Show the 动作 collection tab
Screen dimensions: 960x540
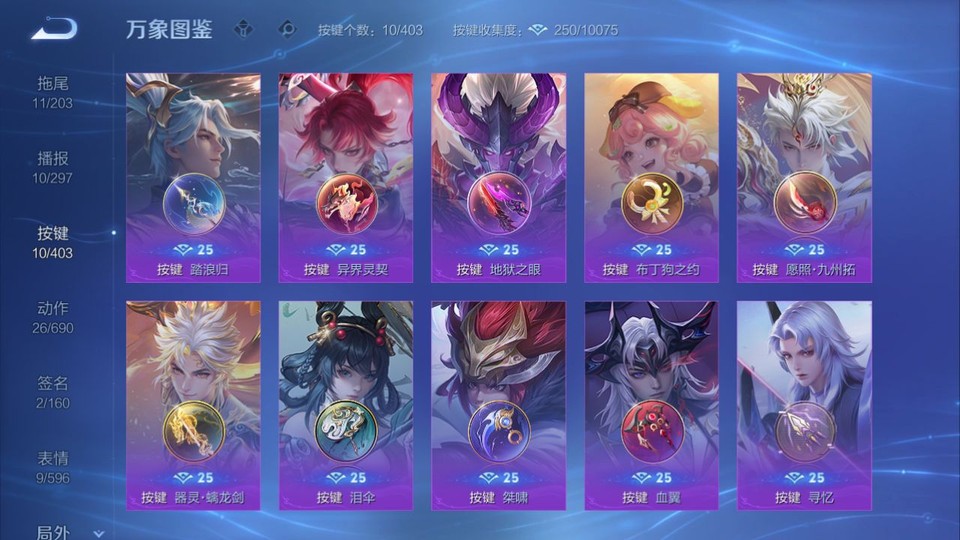coord(54,317)
